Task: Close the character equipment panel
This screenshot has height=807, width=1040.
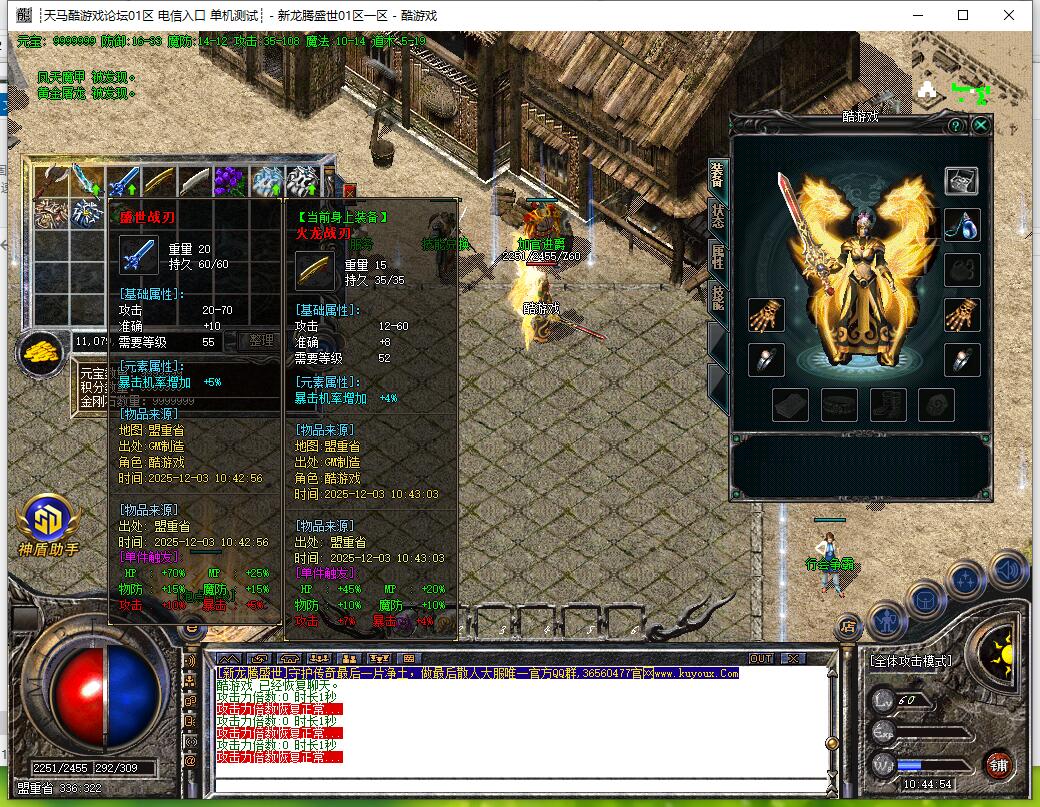Action: pos(981,125)
